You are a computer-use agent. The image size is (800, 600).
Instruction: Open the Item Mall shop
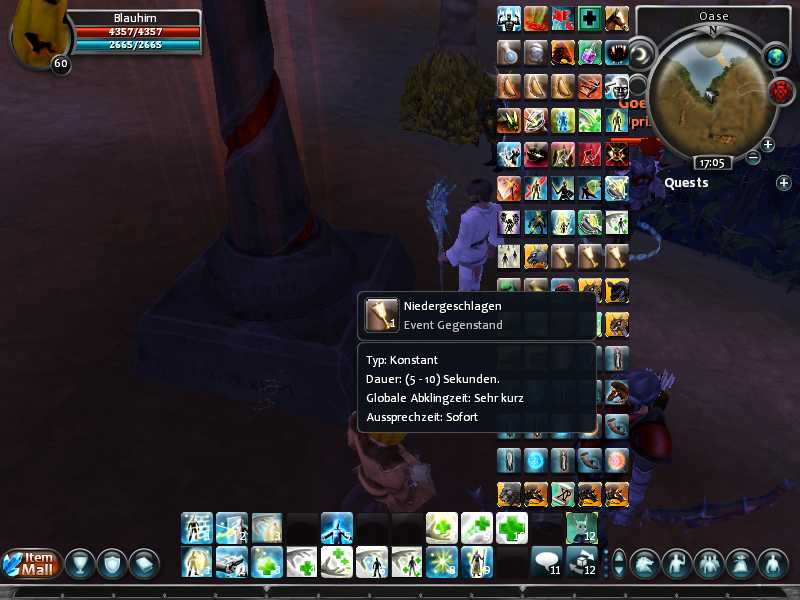[32, 563]
